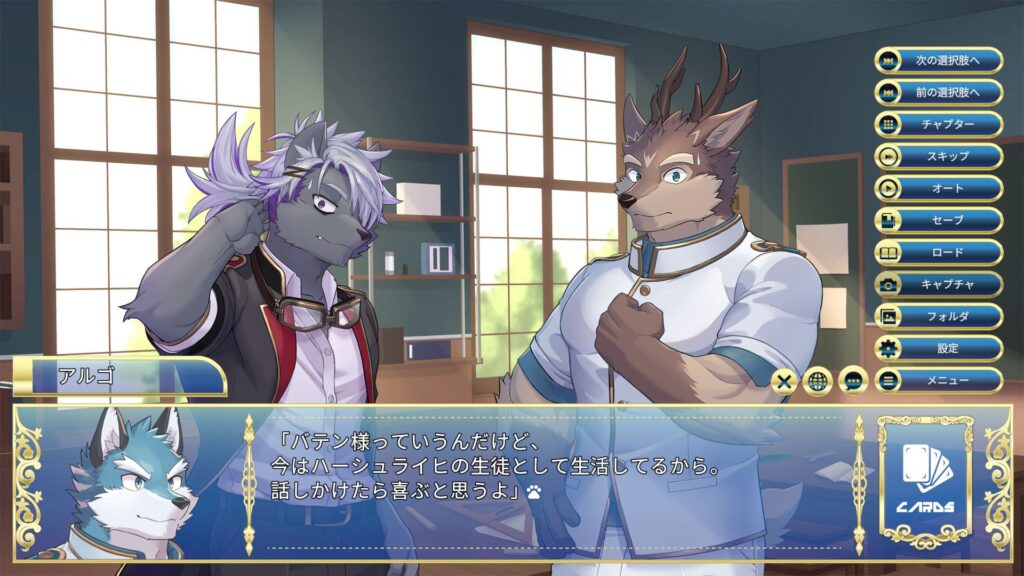Screen dimensions: 1024x576
Task: Open the CARDS panel
Action: [x=924, y=478]
